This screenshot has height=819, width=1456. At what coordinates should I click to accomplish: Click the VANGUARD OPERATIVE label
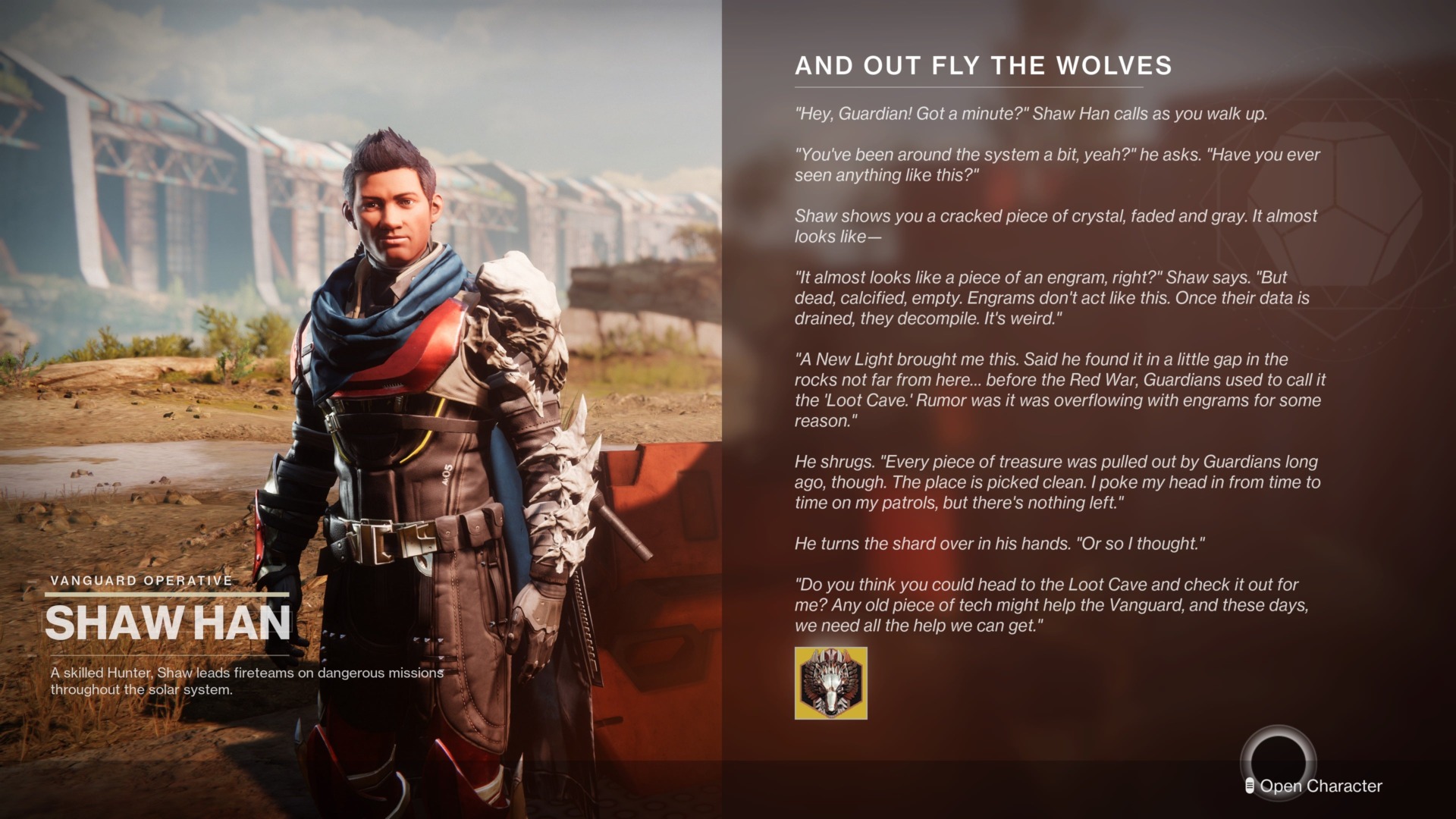[140, 580]
